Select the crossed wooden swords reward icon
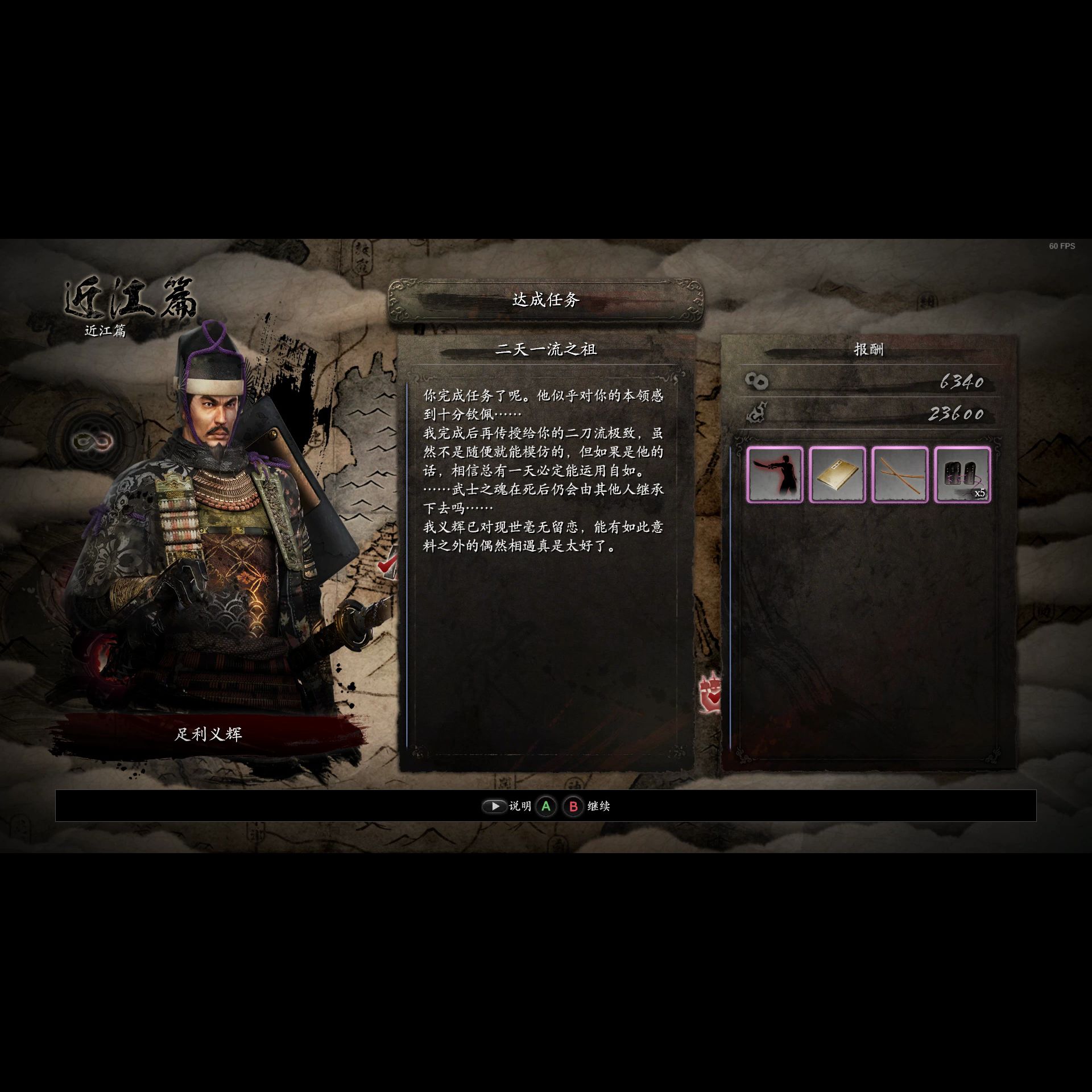 pyautogui.click(x=901, y=475)
